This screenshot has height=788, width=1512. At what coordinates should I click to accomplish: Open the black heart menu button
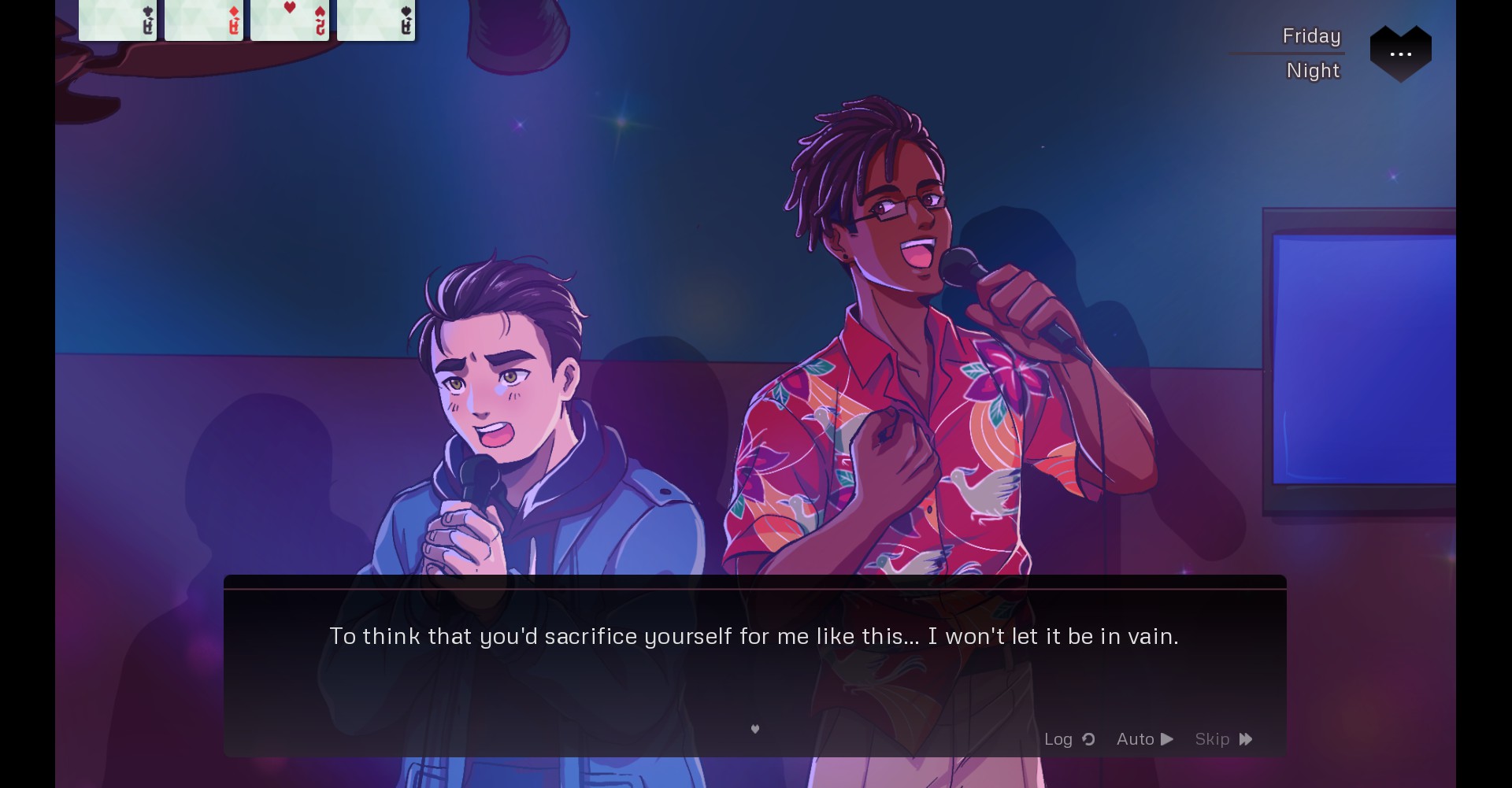1400,54
